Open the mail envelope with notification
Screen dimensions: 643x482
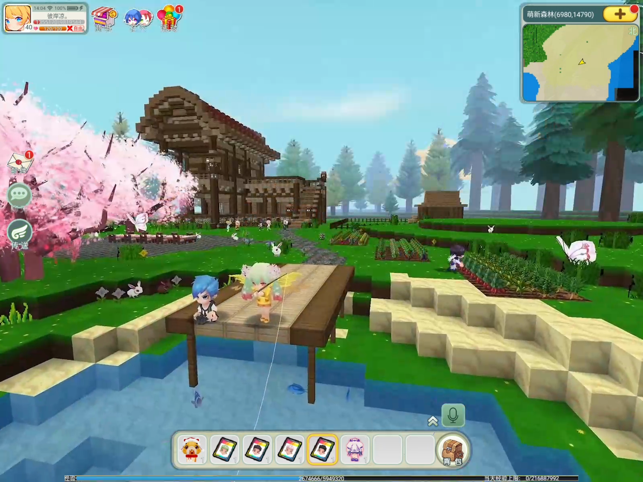pos(20,161)
